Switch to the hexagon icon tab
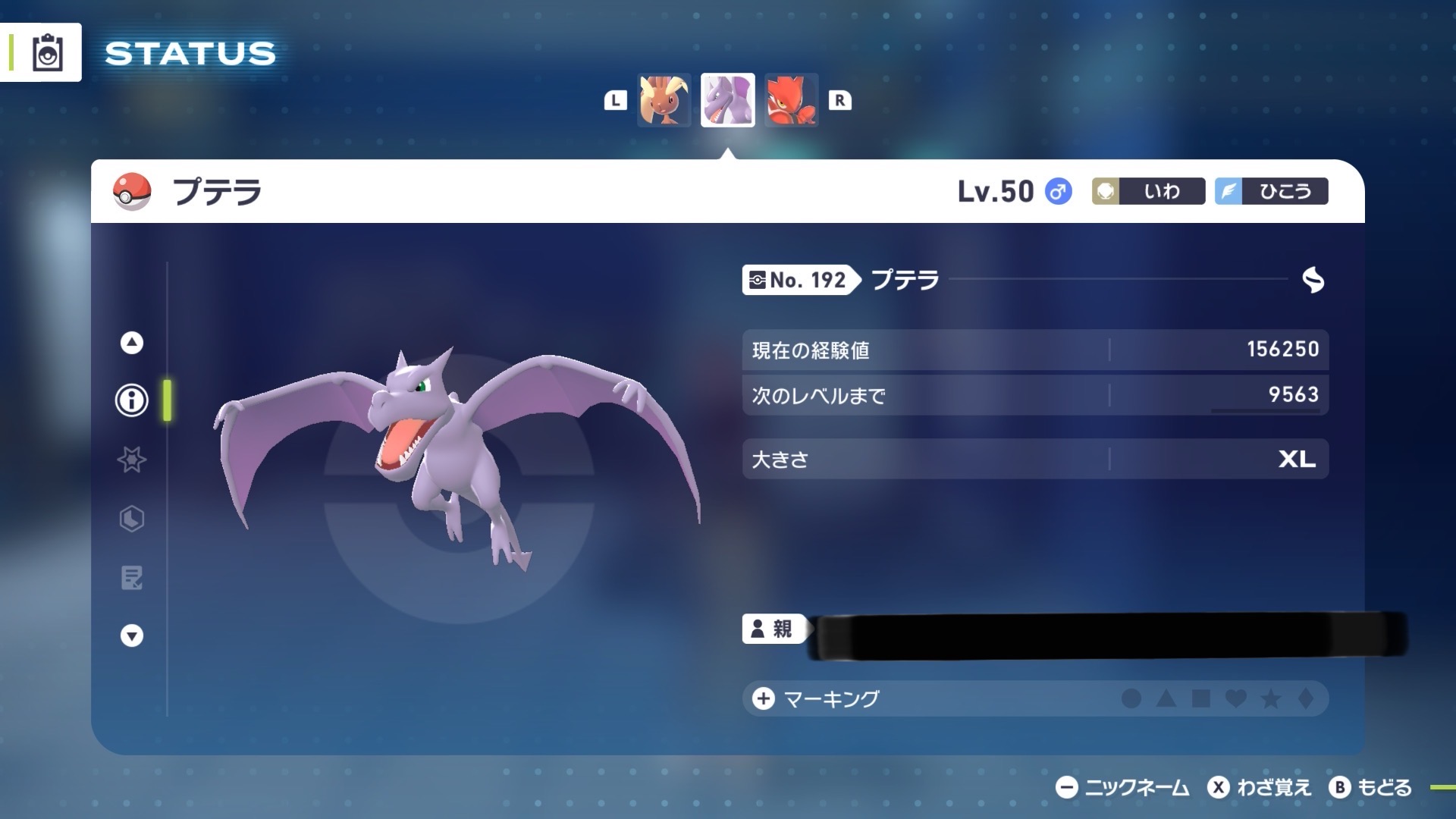1456x819 pixels. tap(132, 519)
